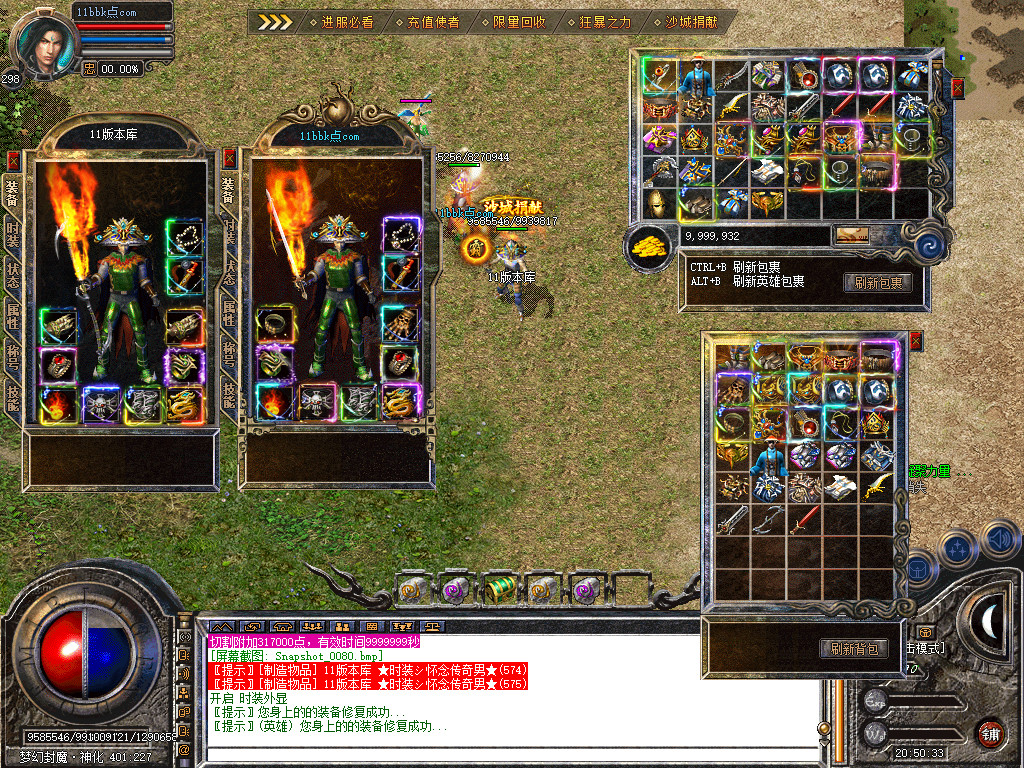Open the red 铺 shop button
The height and width of the screenshot is (768, 1024).
[990, 732]
